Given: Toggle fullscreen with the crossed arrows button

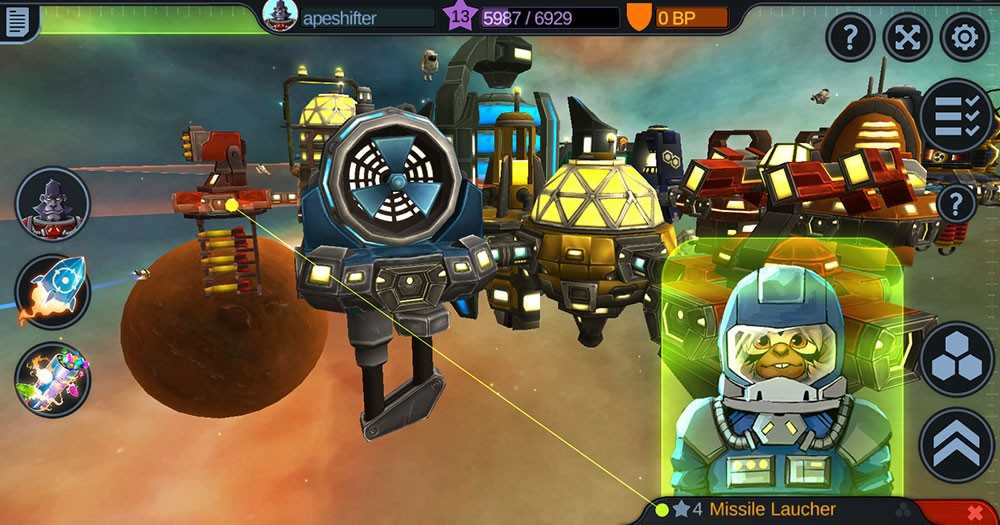Looking at the screenshot, I should pyautogui.click(x=907, y=39).
